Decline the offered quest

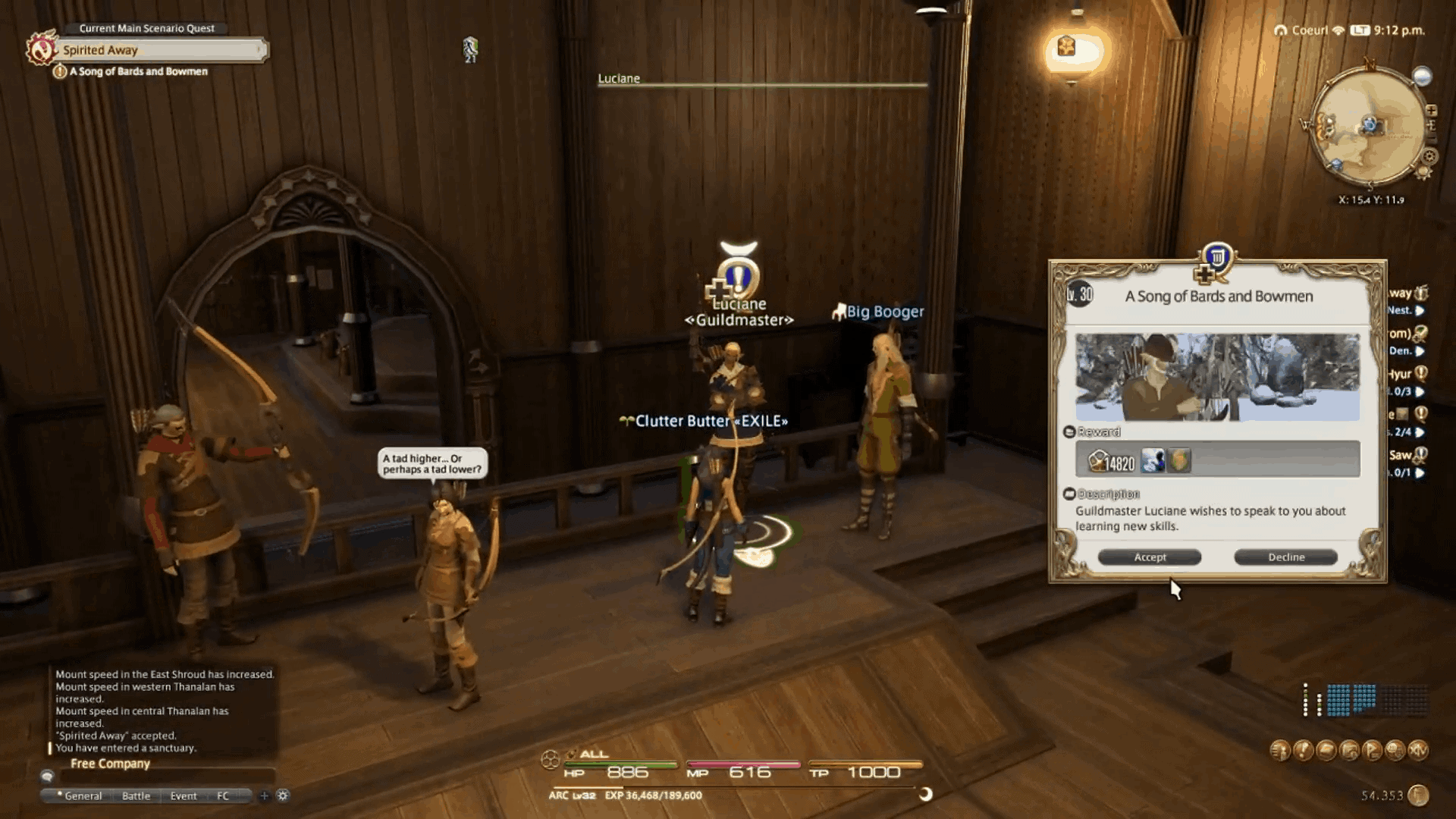click(x=1286, y=557)
